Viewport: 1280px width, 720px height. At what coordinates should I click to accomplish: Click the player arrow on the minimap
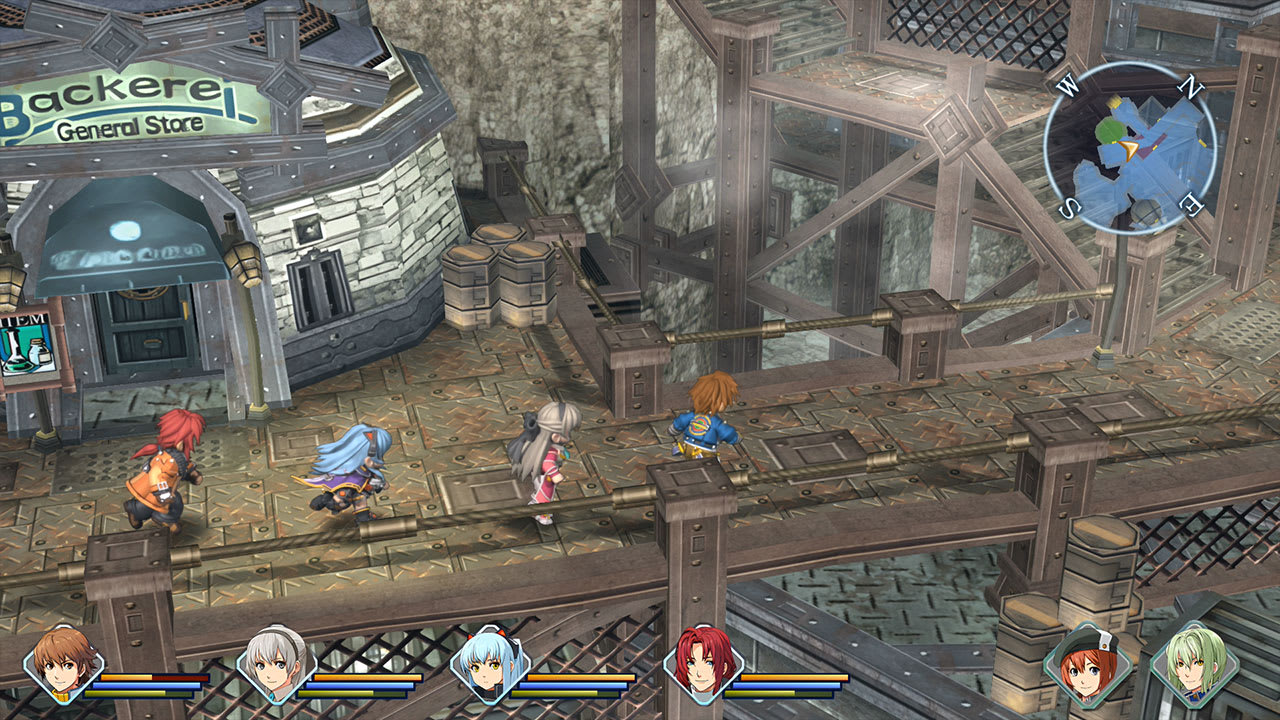click(x=1127, y=150)
